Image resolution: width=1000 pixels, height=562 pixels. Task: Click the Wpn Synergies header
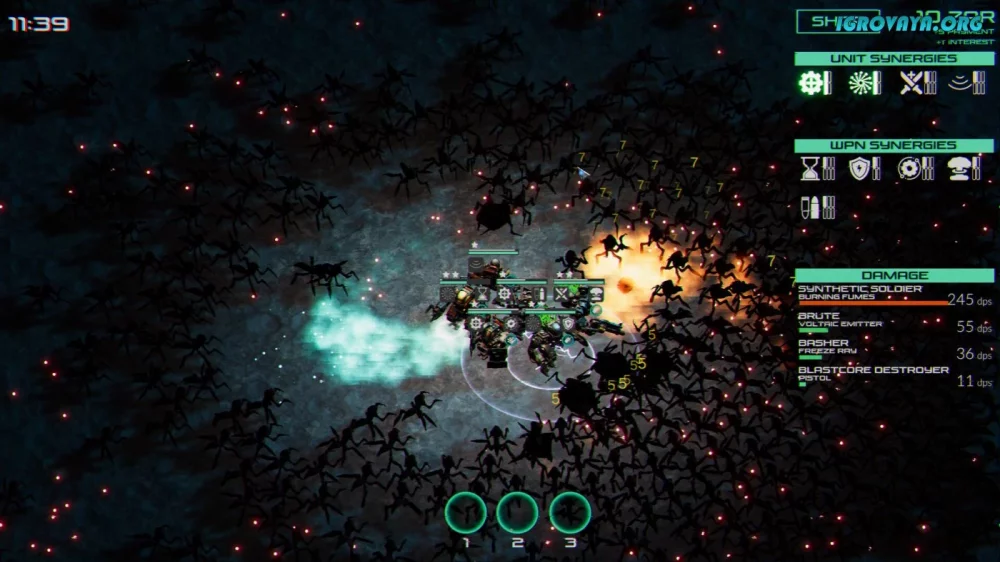tap(894, 146)
